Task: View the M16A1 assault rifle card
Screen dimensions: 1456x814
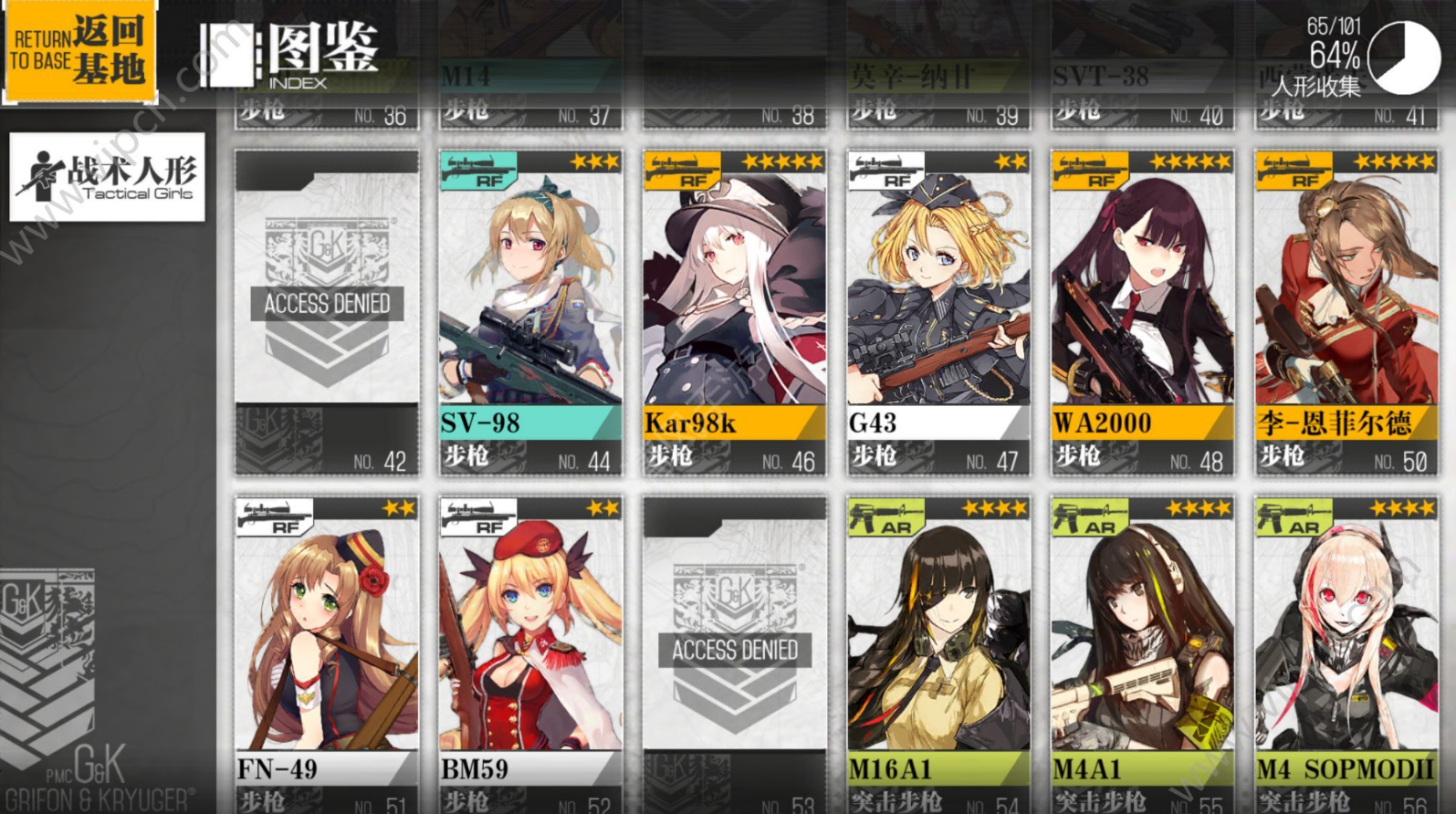Action: (938, 652)
